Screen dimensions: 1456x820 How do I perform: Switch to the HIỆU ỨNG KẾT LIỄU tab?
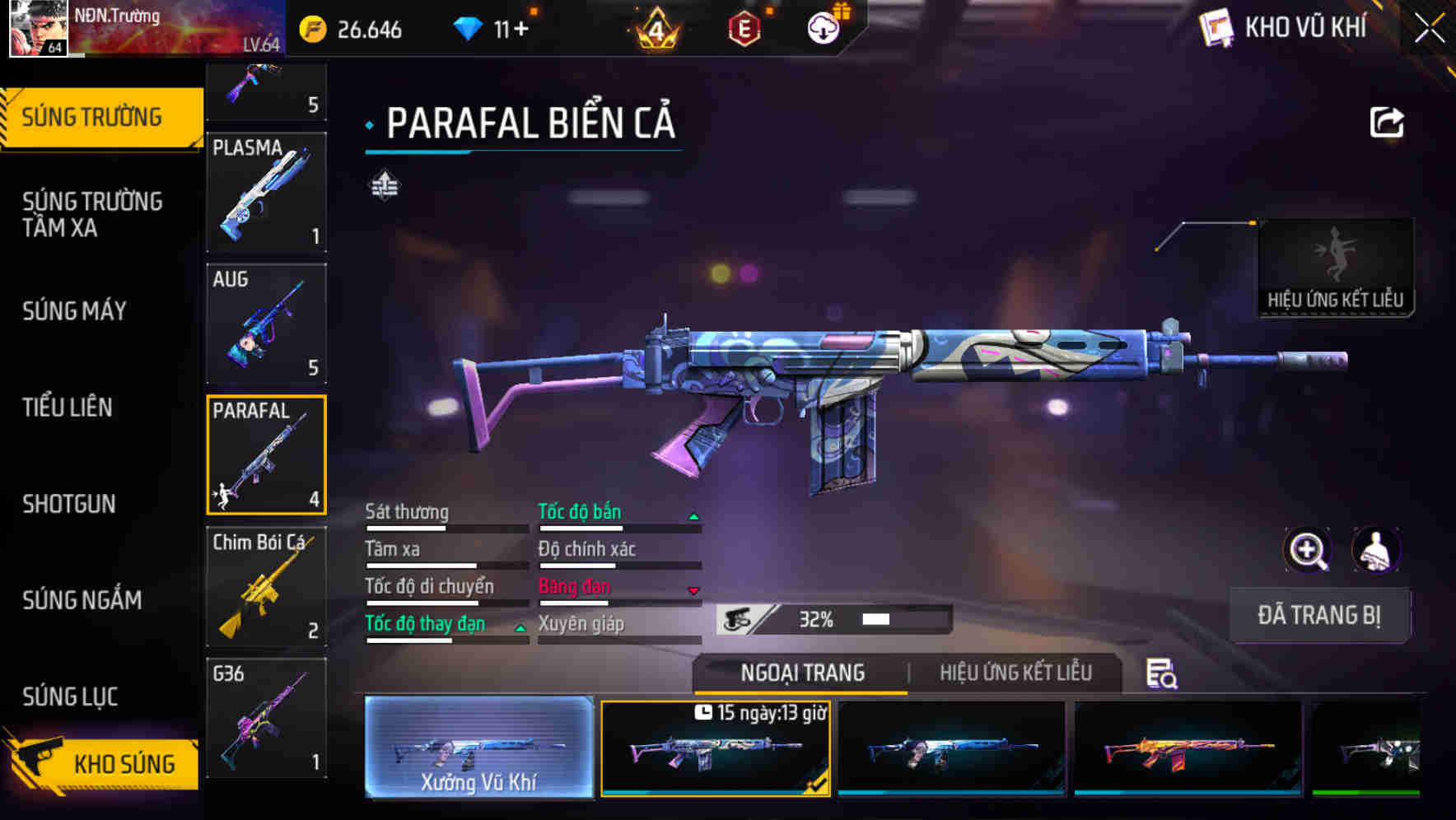click(x=1015, y=673)
